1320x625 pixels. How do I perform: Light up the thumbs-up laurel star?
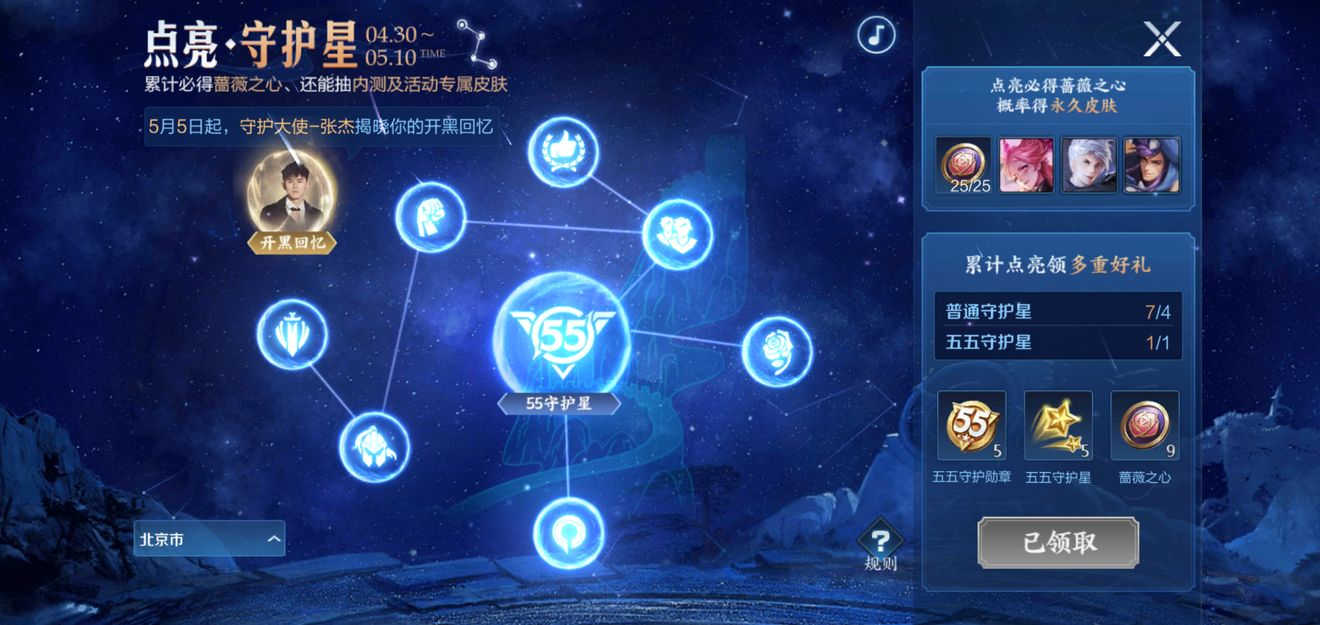(x=562, y=152)
